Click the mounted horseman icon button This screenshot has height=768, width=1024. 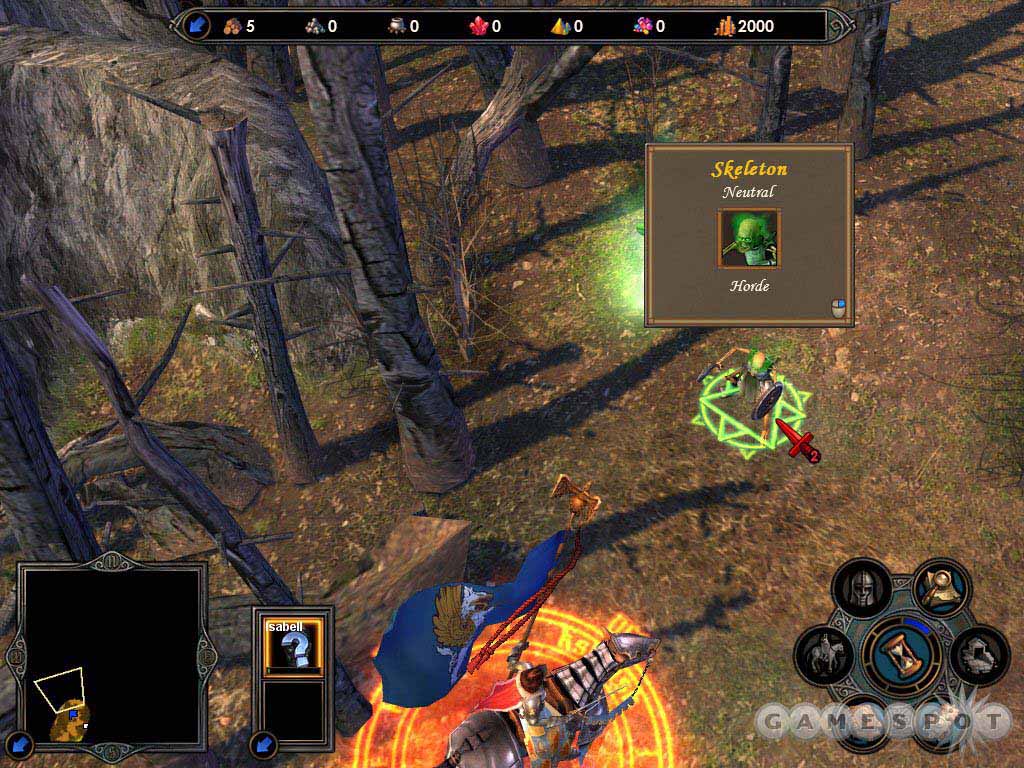[x=824, y=656]
